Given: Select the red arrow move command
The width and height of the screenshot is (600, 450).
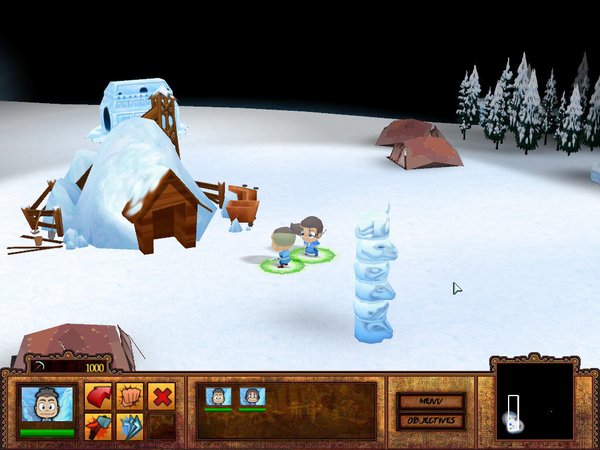Looking at the screenshot, I should click(x=99, y=397).
